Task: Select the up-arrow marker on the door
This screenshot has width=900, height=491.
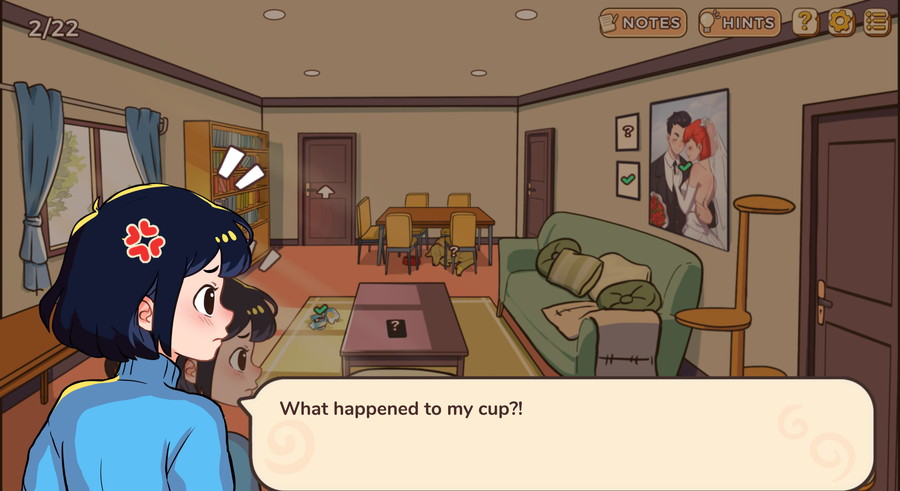Action: 326,191
